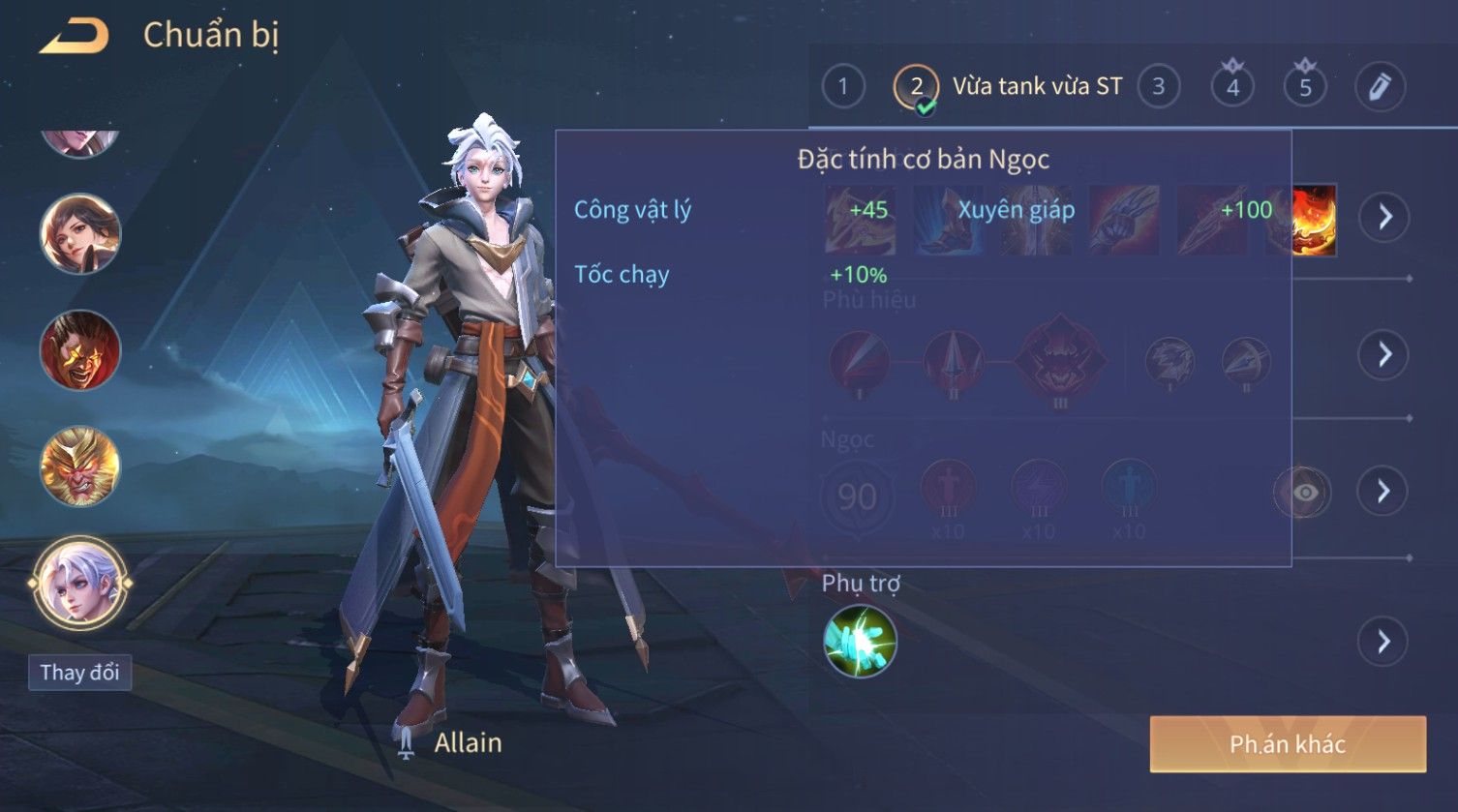Switch to build preset 3
This screenshot has height=812, width=1458.
click(1158, 87)
